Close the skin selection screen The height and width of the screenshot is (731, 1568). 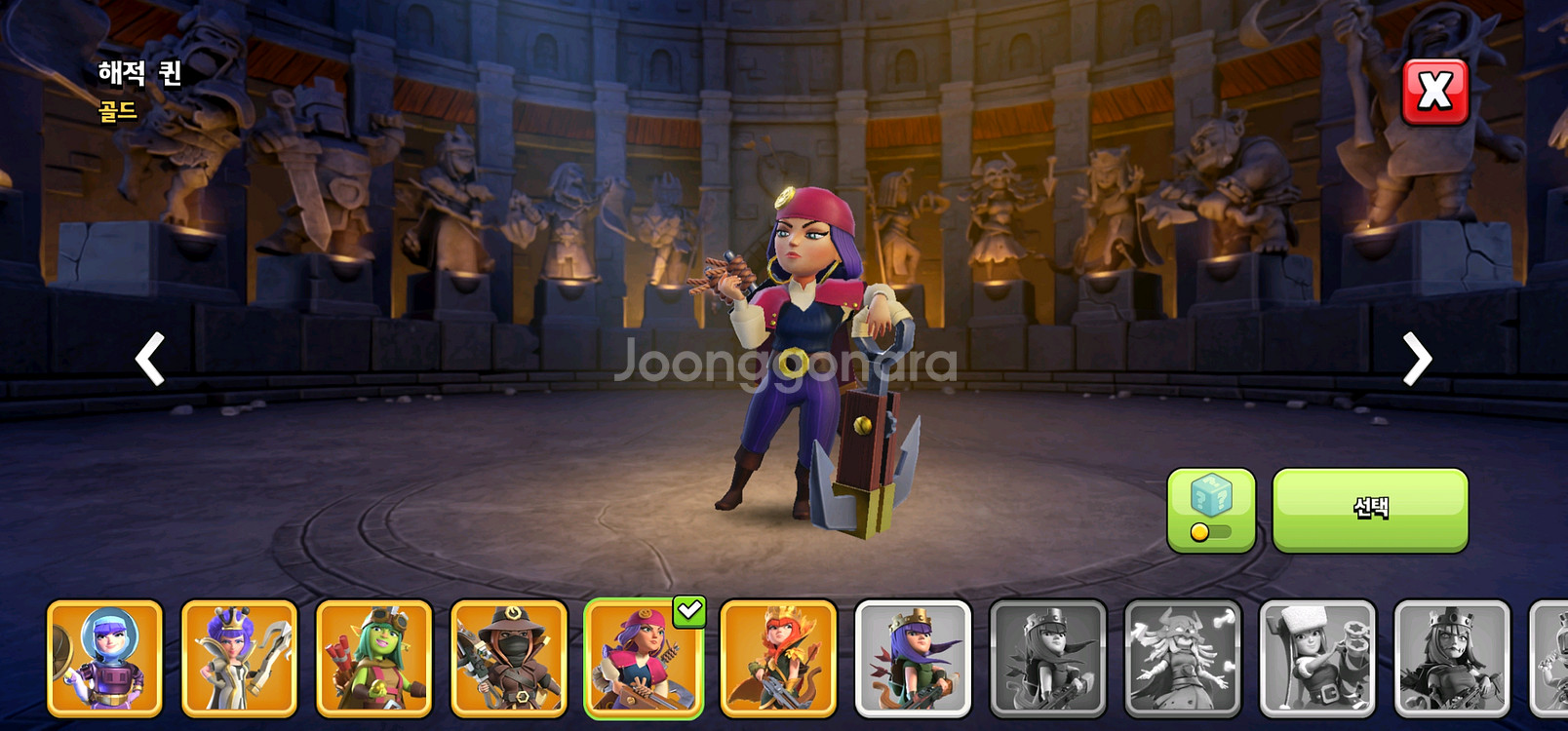(1434, 93)
